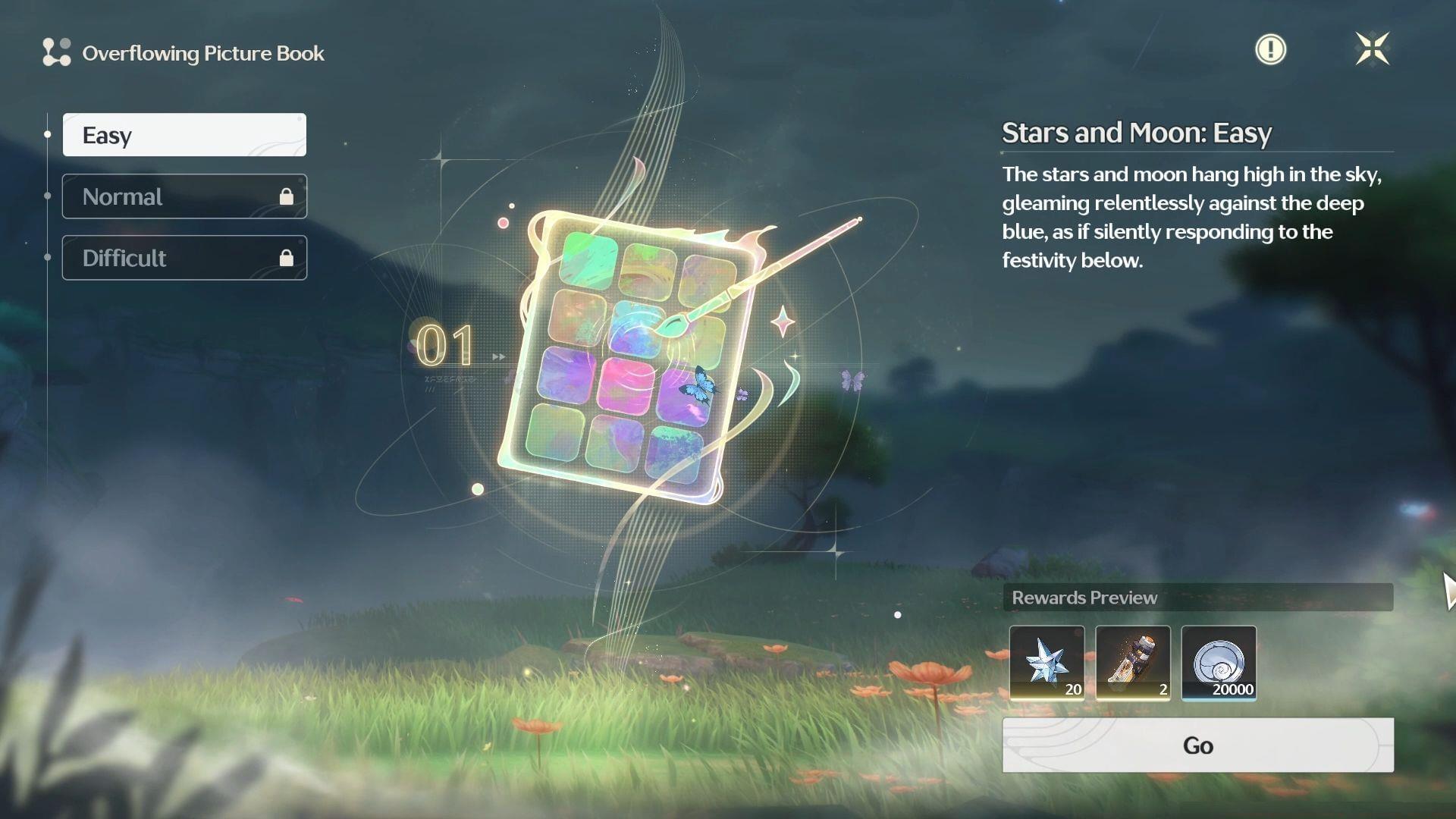Image resolution: width=1456 pixels, height=819 pixels.
Task: Select the indicator dot beside Easy
Action: click(x=47, y=134)
